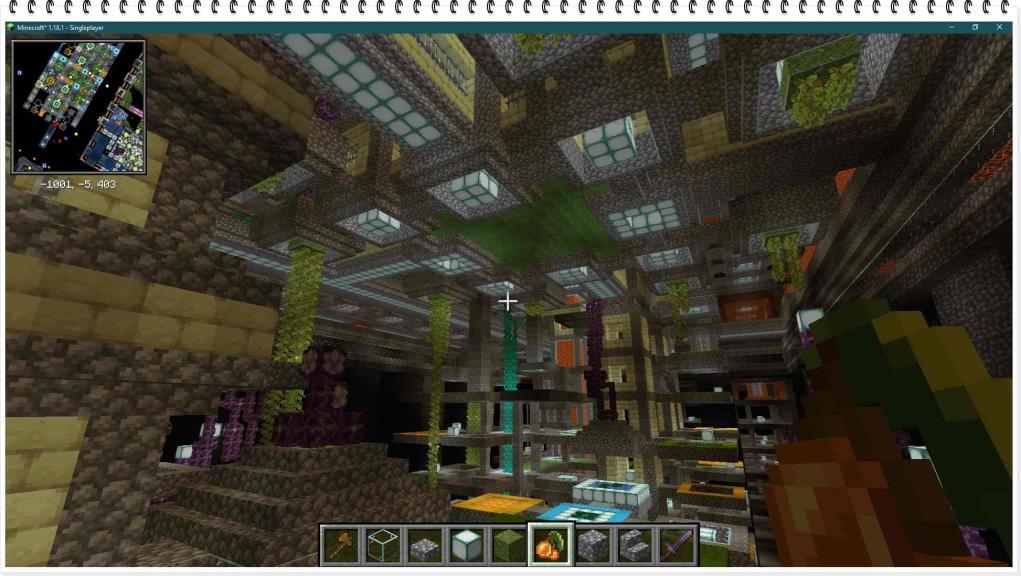Image resolution: width=1021 pixels, height=576 pixels.
Task: Choose the cobblestone stairs hotbar slot
Action: (x=635, y=546)
